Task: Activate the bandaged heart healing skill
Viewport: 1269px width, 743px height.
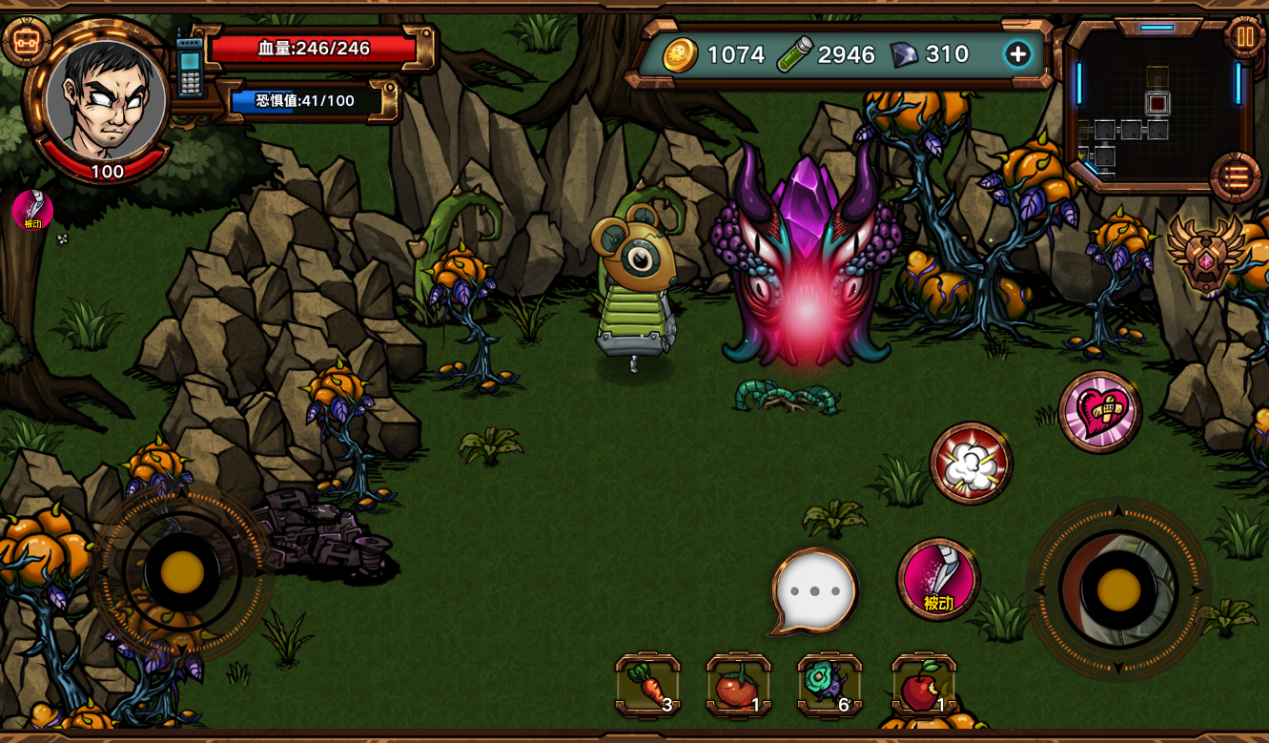Action: coord(1100,411)
